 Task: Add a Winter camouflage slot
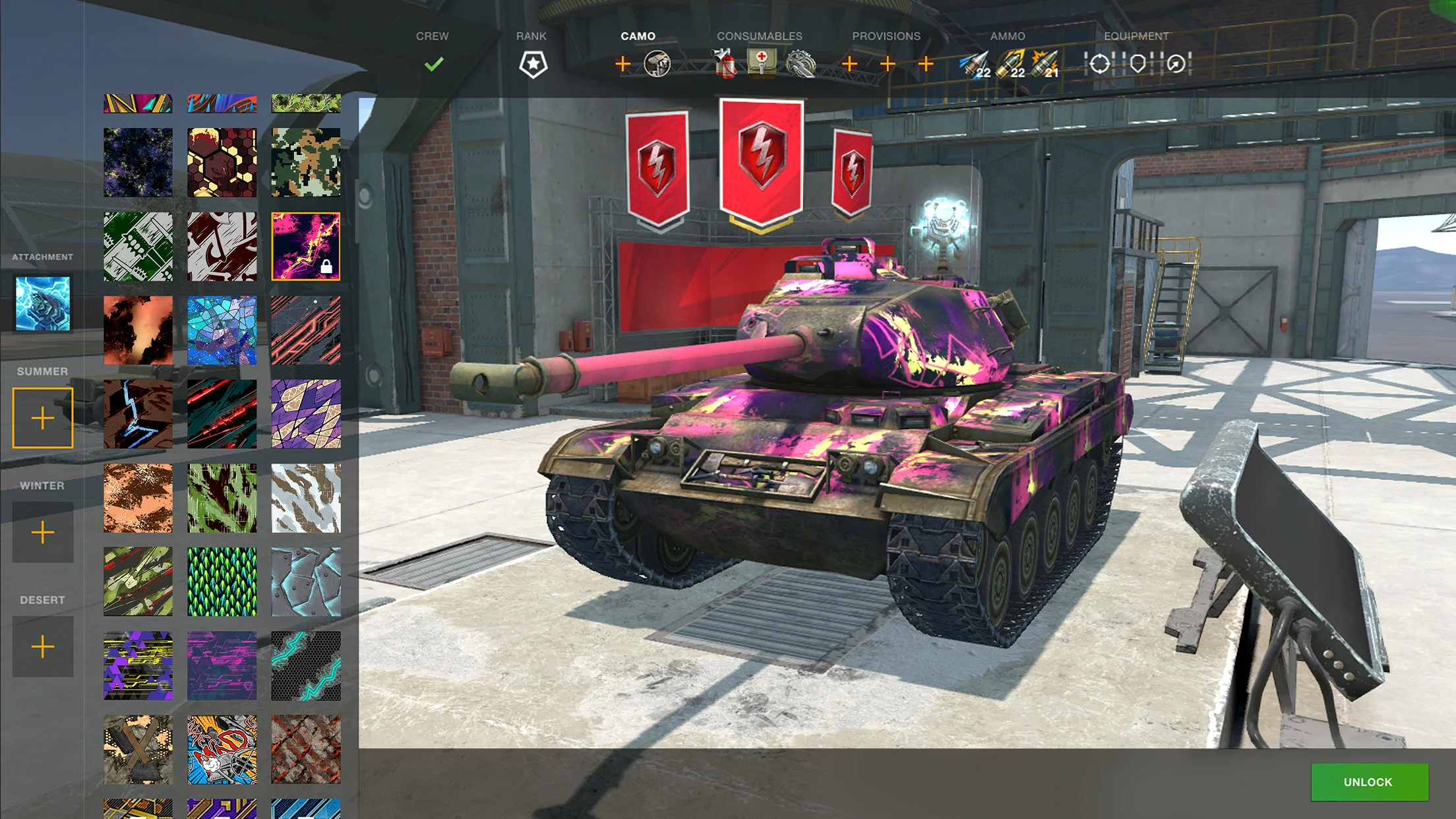[x=43, y=532]
